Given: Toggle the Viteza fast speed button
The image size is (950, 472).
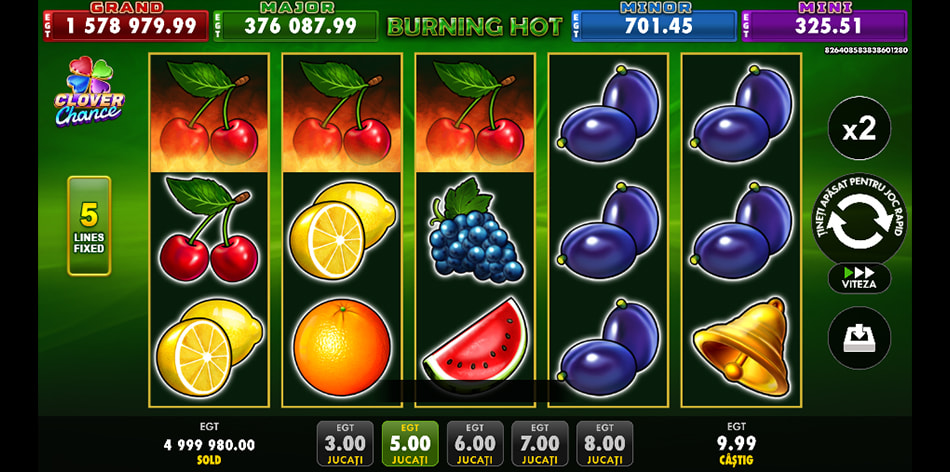Looking at the screenshot, I should point(859,278).
